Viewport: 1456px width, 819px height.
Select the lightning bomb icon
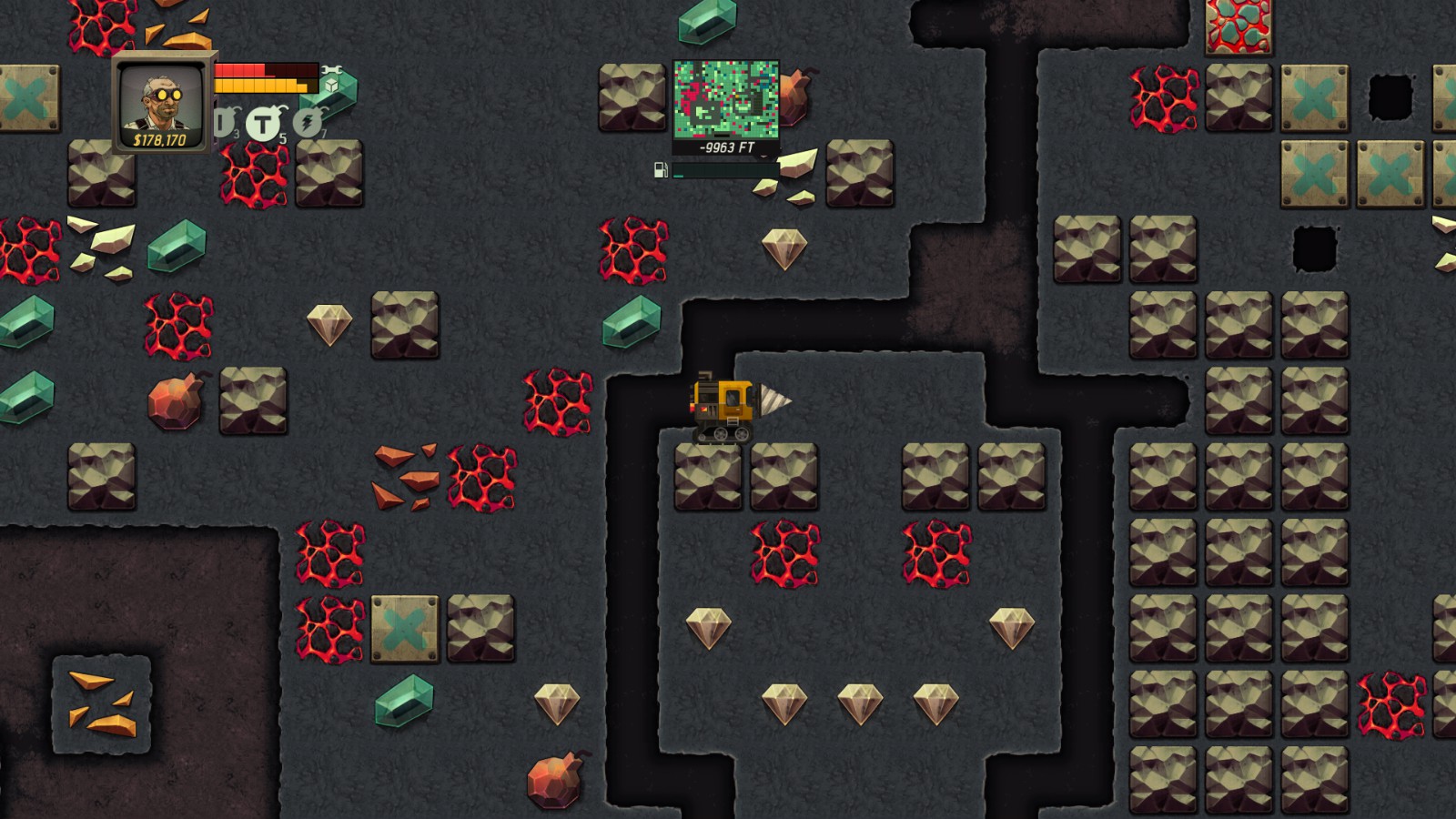click(x=307, y=121)
